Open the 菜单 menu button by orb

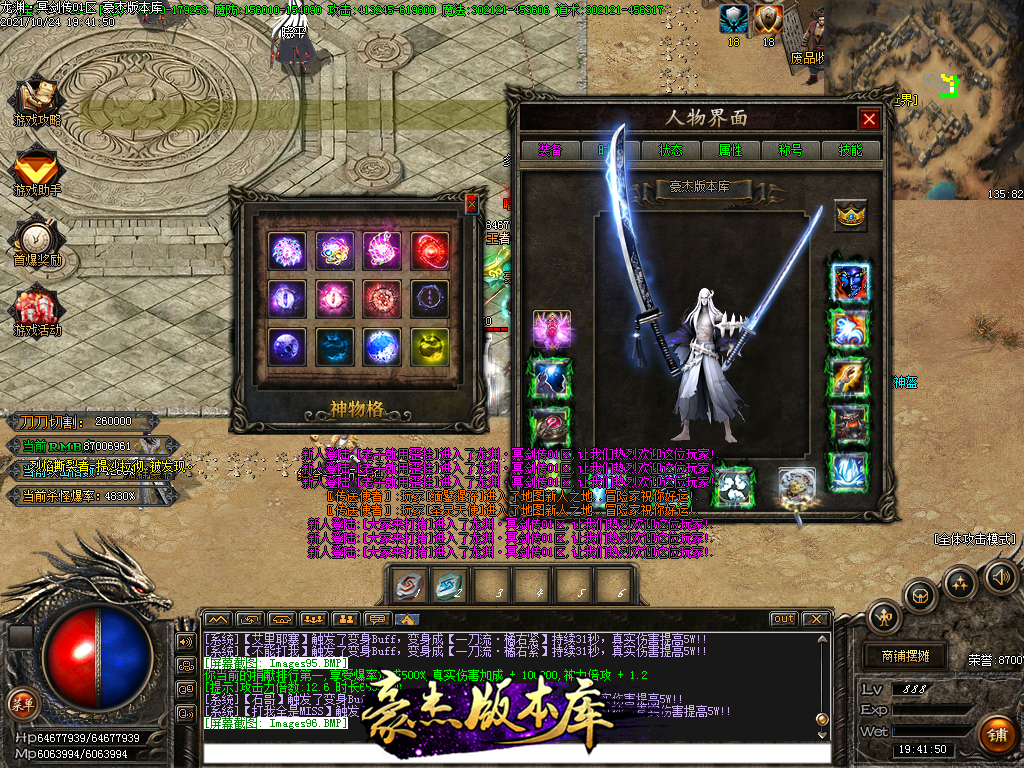22,702
